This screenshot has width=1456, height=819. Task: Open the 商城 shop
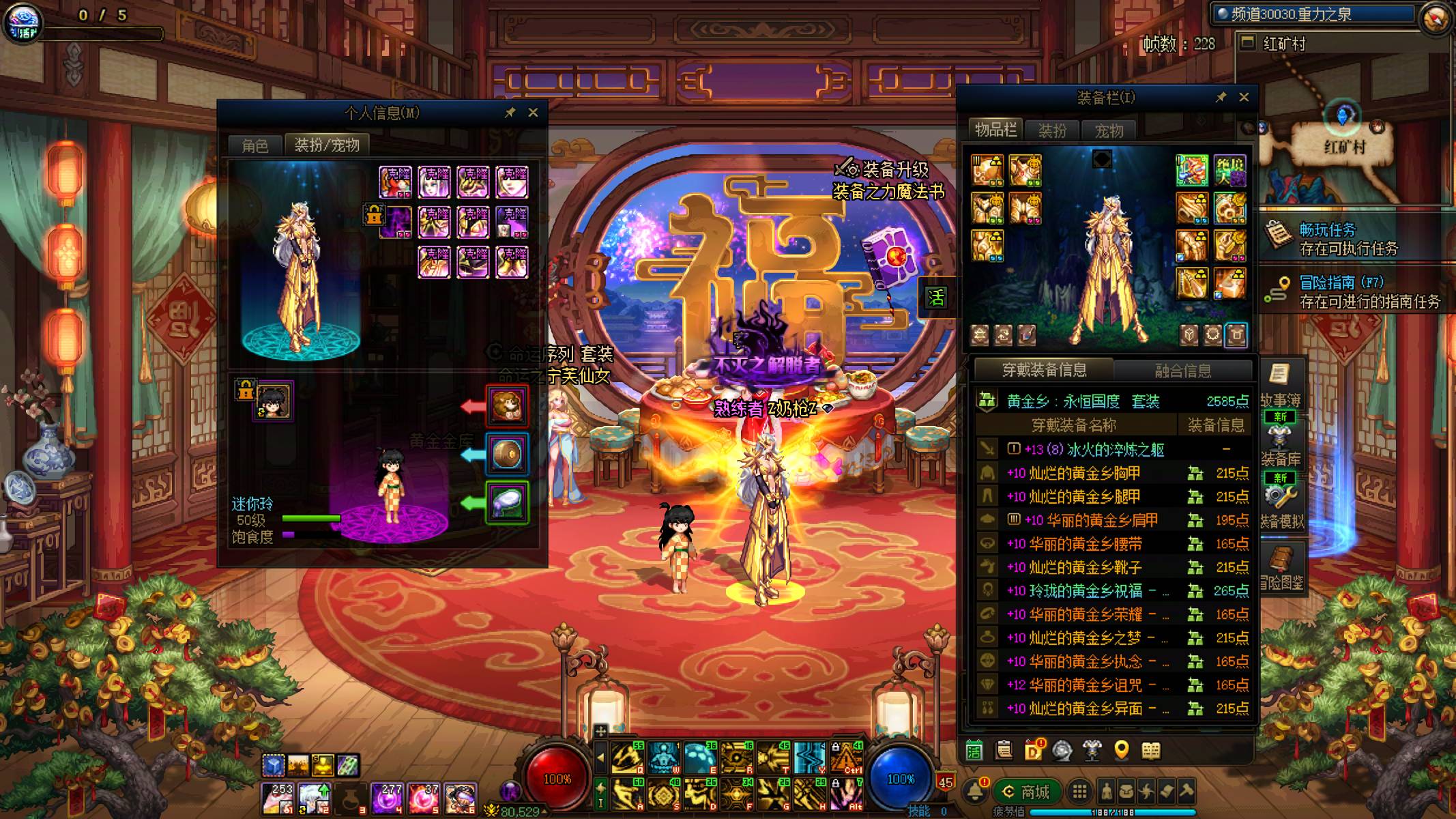pyautogui.click(x=1026, y=792)
